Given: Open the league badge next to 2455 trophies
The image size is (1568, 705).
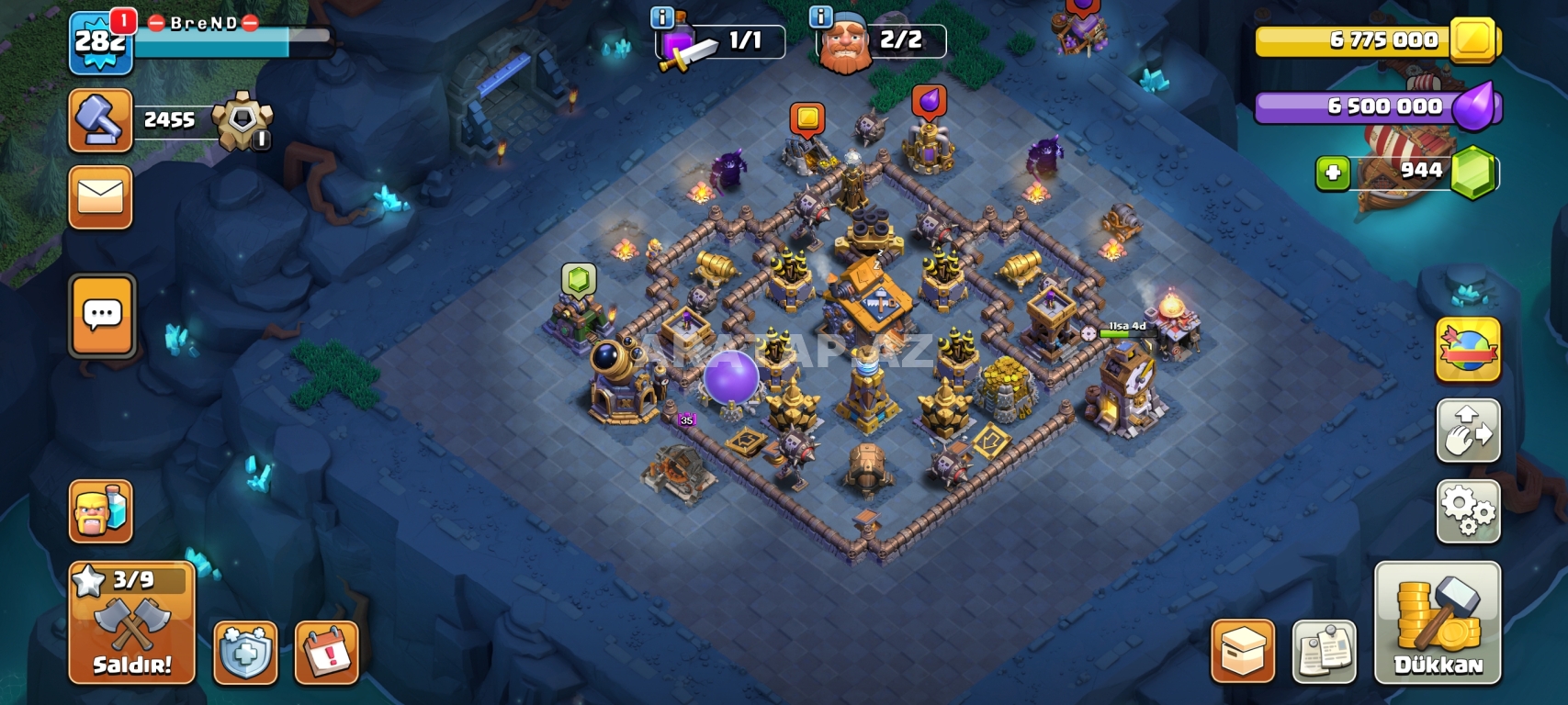Looking at the screenshot, I should coord(242,120).
